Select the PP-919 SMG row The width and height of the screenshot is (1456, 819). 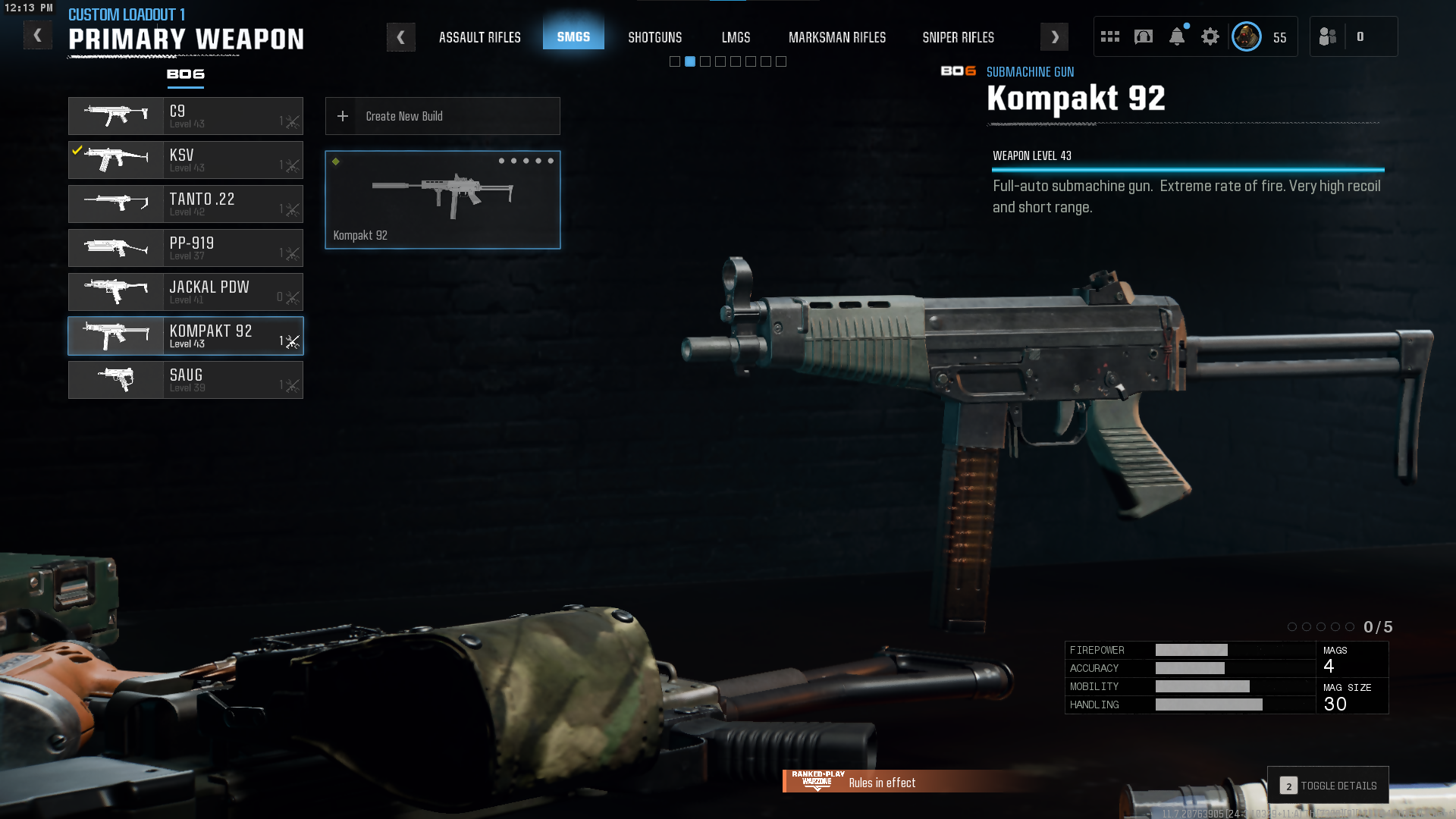[x=186, y=248]
